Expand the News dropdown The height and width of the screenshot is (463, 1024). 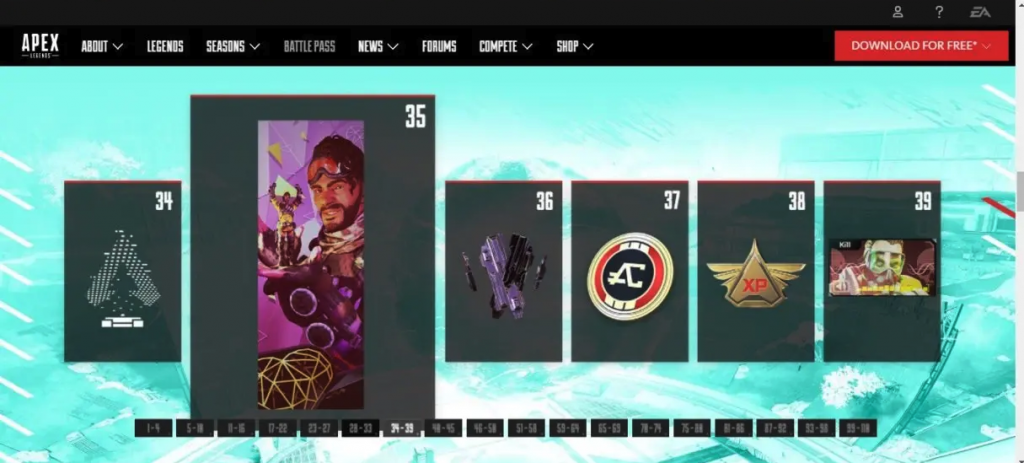click(x=378, y=46)
